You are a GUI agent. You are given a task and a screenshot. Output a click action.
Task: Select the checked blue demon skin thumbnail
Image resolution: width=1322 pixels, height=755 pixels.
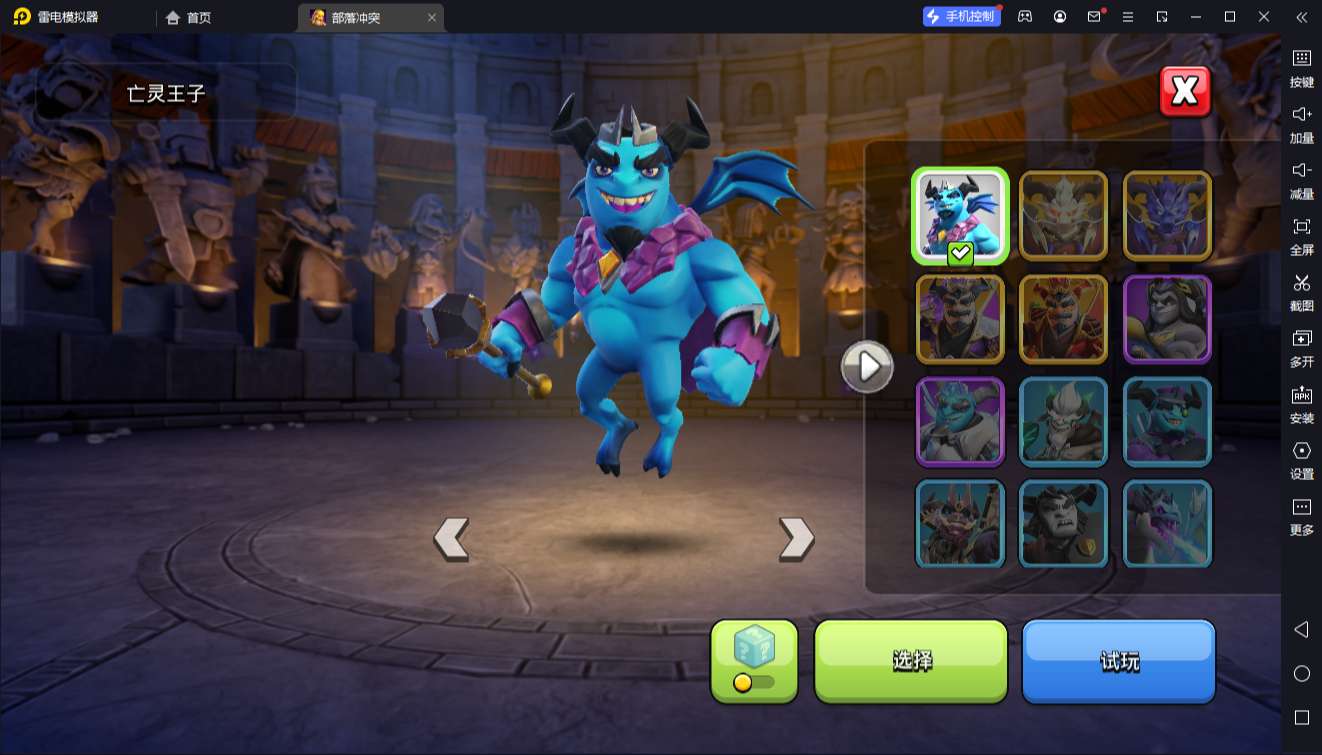[x=960, y=216]
